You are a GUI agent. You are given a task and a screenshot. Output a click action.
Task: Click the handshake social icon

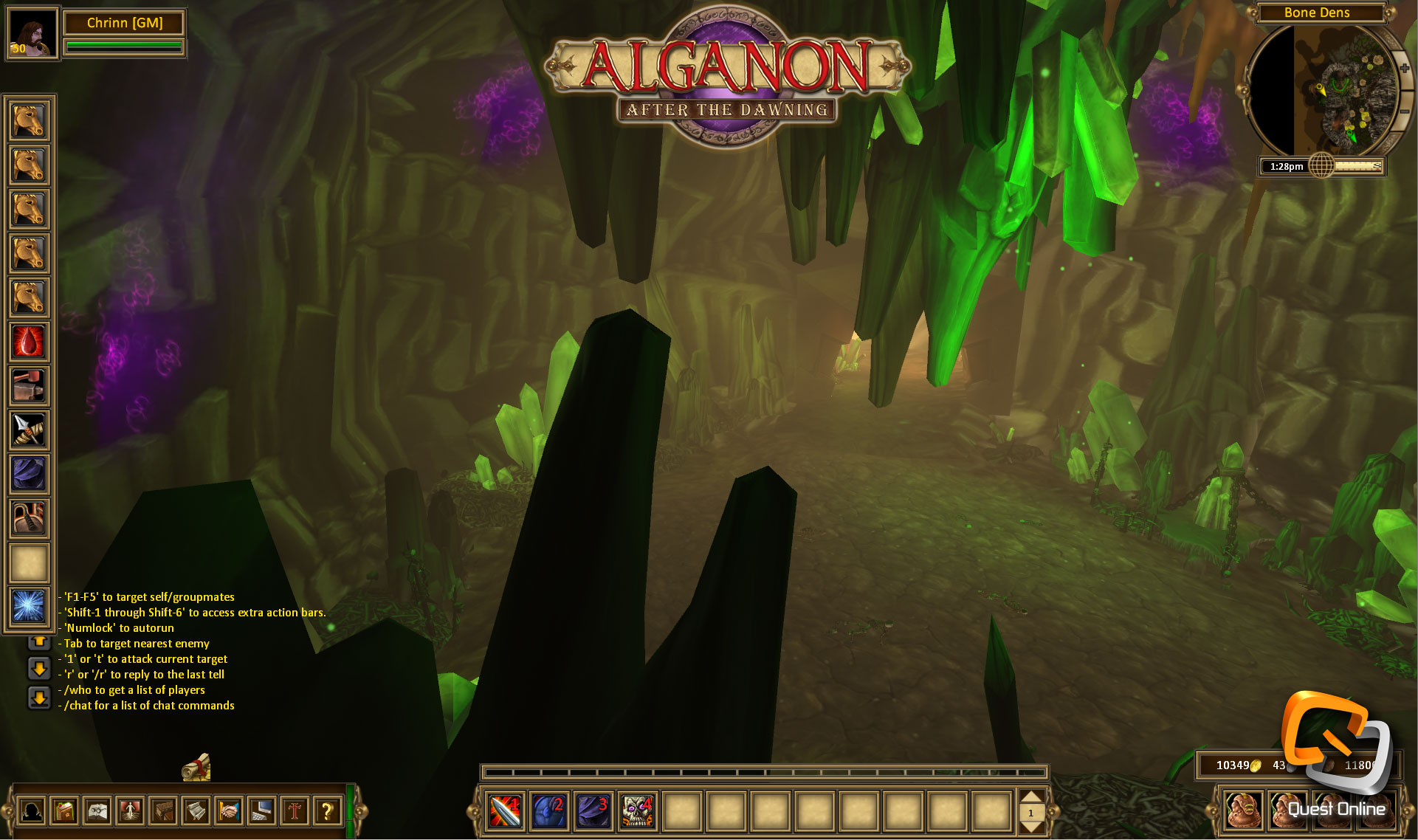point(228,812)
